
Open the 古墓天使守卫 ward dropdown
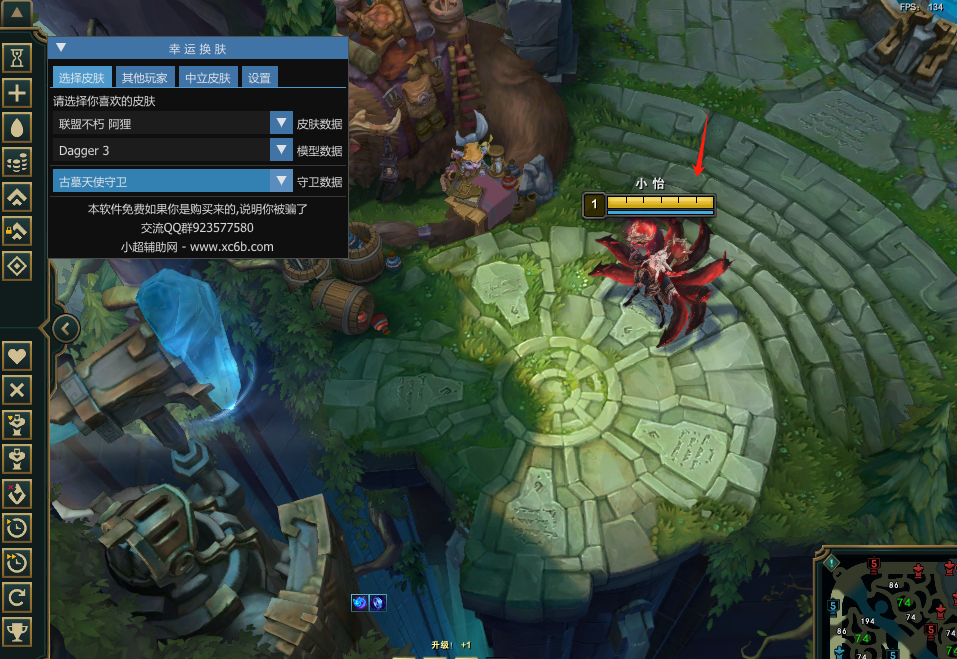(280, 181)
